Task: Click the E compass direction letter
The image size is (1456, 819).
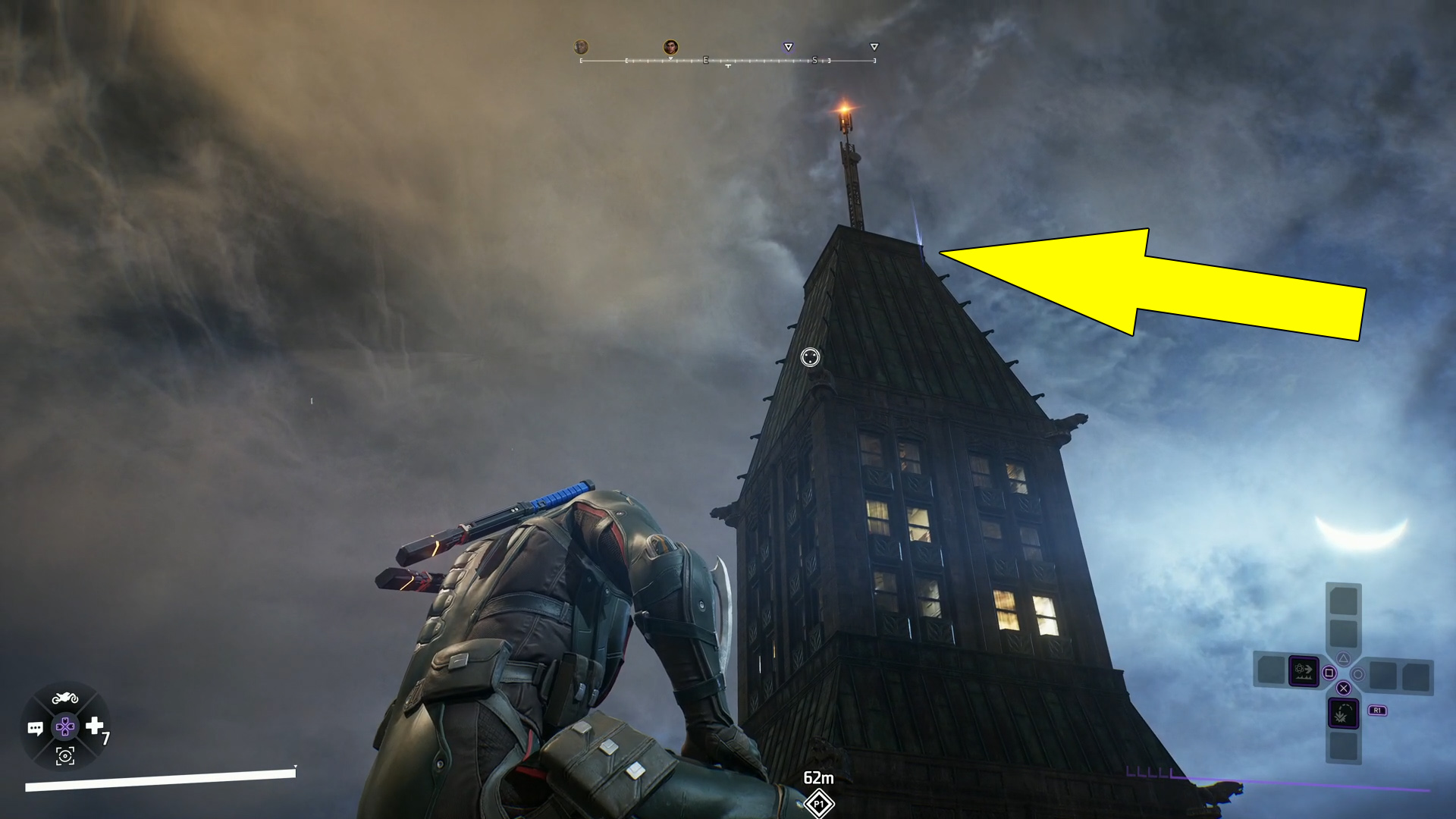Action: coord(706,61)
